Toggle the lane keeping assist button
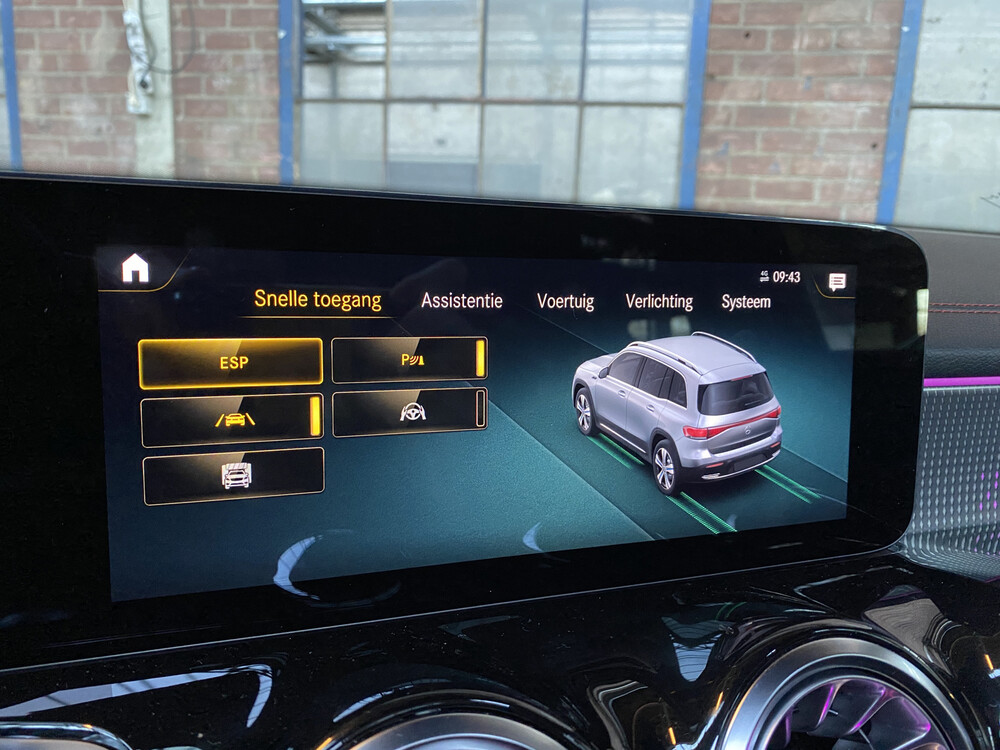This screenshot has height=750, width=1000. coord(233,419)
